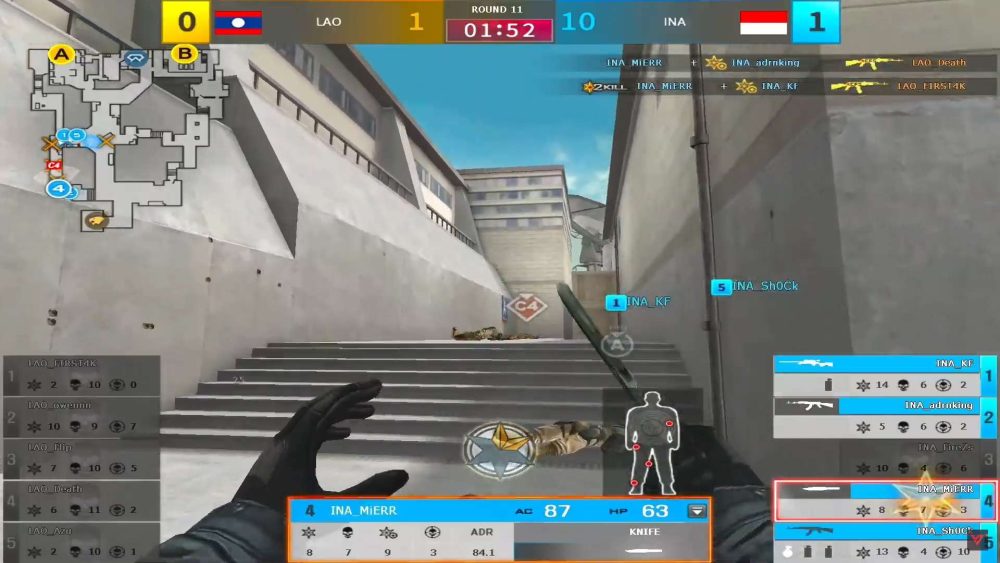Choose the INA_FireZe player row

click(x=878, y=458)
